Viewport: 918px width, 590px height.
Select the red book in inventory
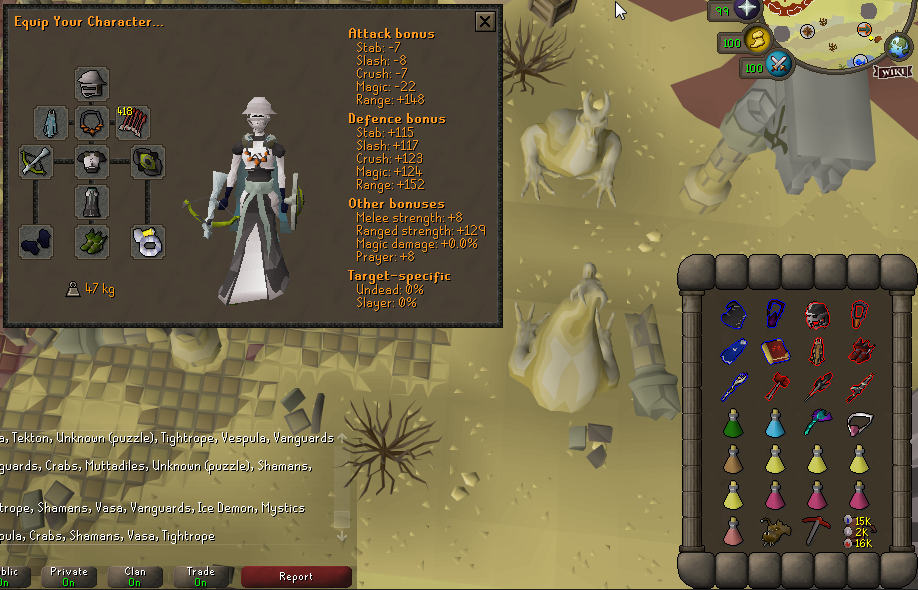point(773,352)
